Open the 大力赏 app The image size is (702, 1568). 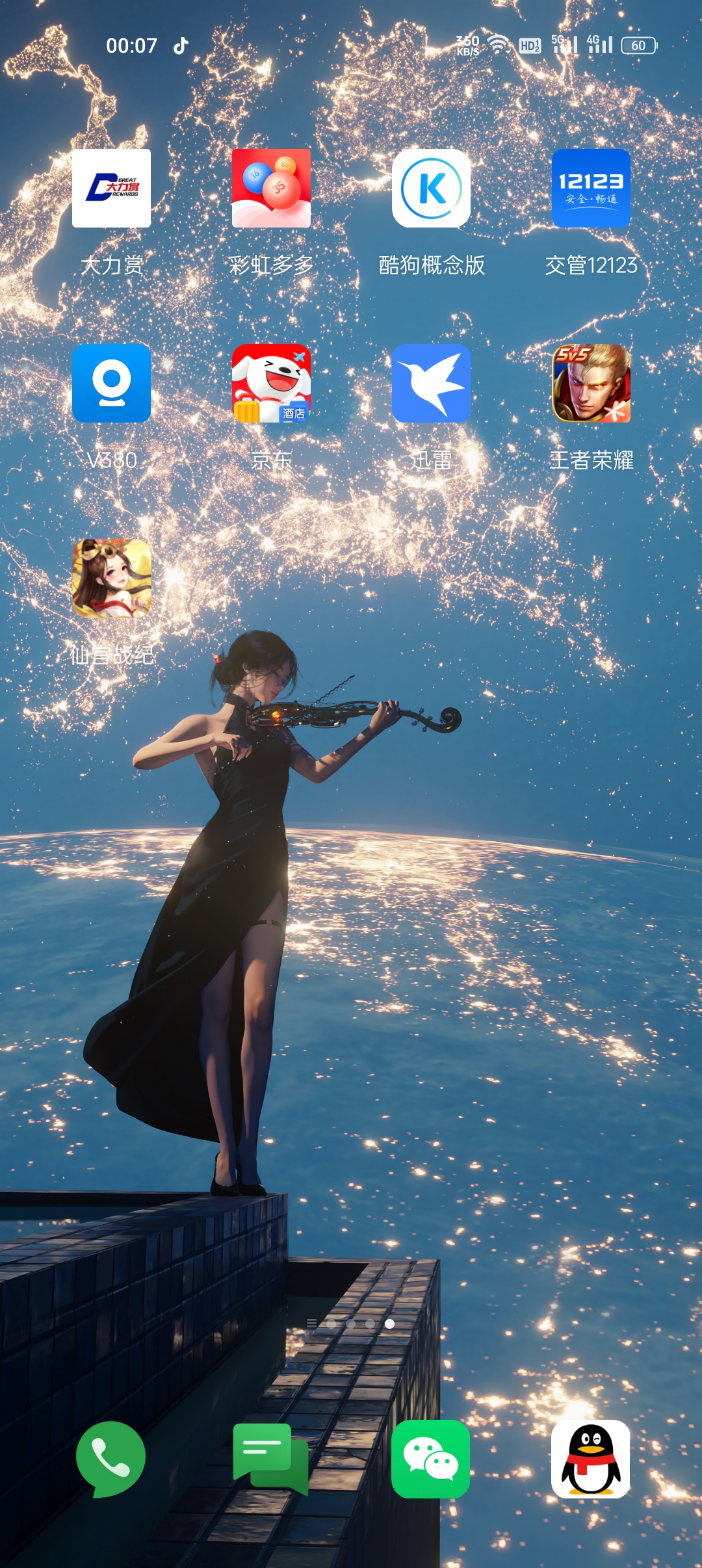111,189
